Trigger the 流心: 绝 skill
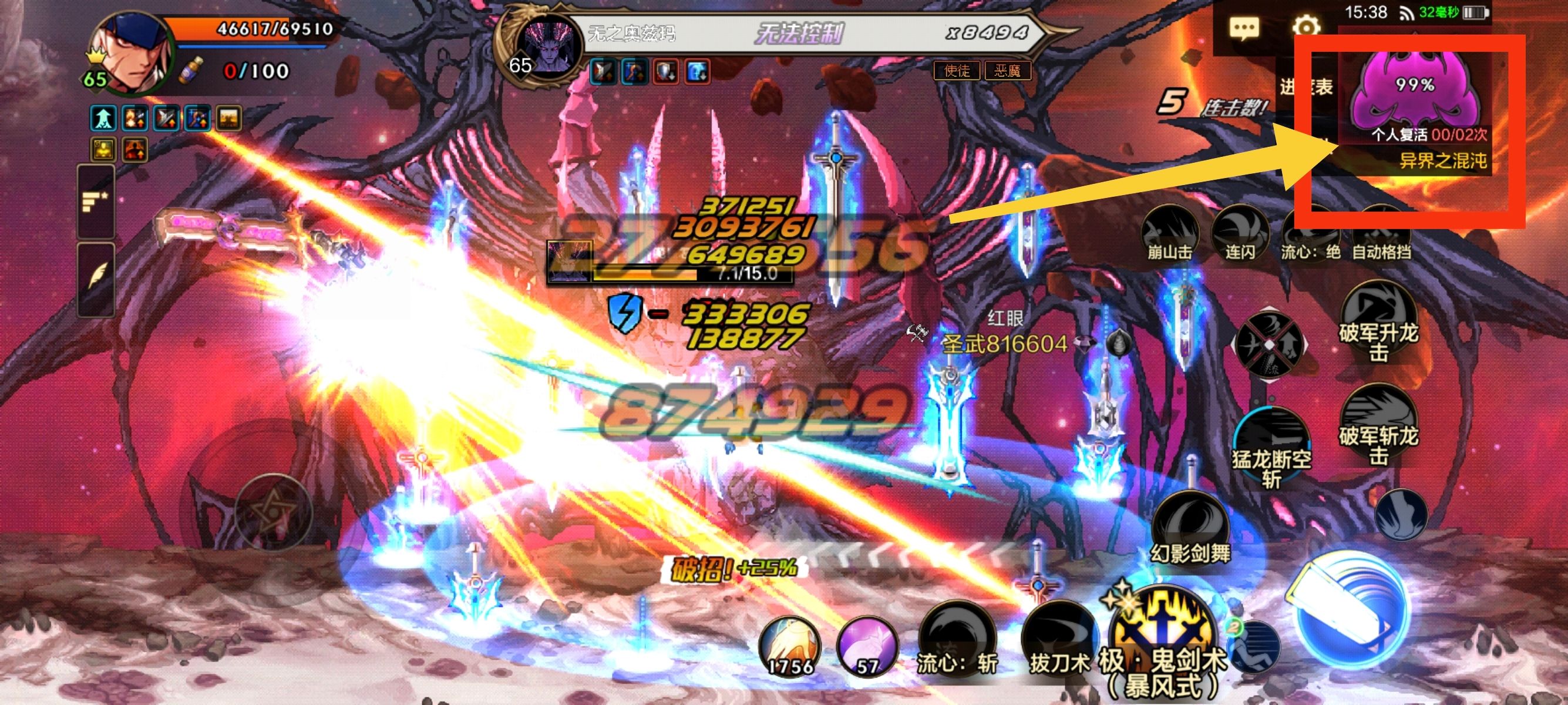 (1311, 234)
